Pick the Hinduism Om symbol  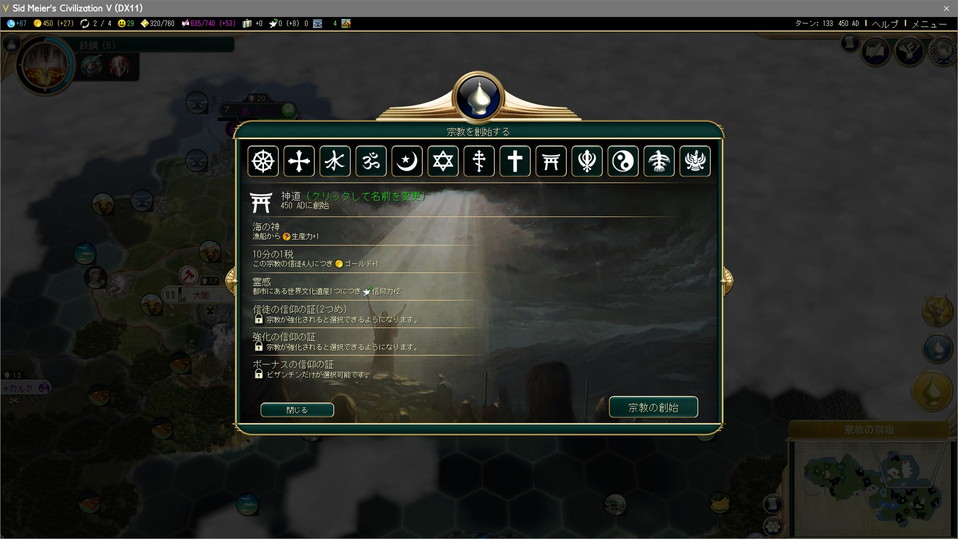click(x=371, y=161)
